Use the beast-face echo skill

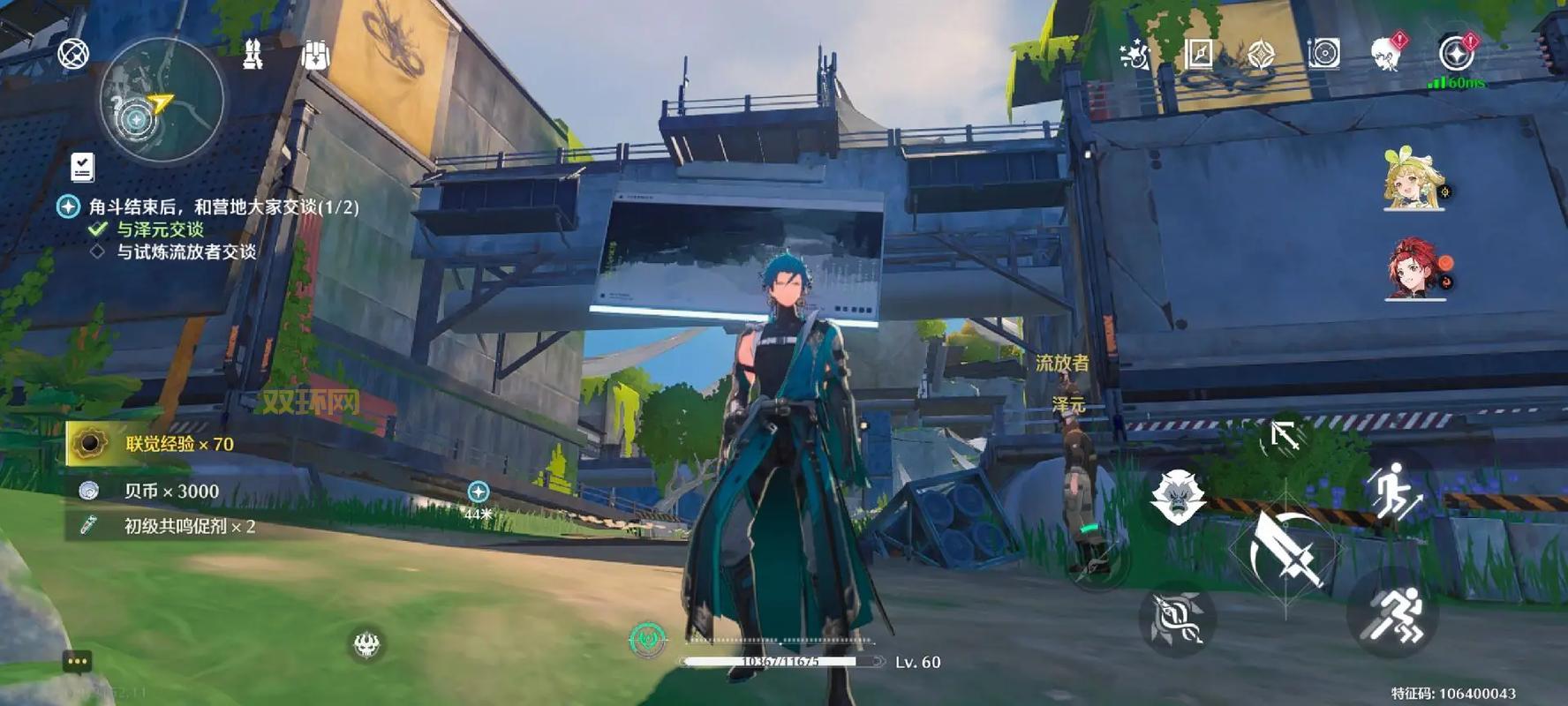click(1177, 496)
